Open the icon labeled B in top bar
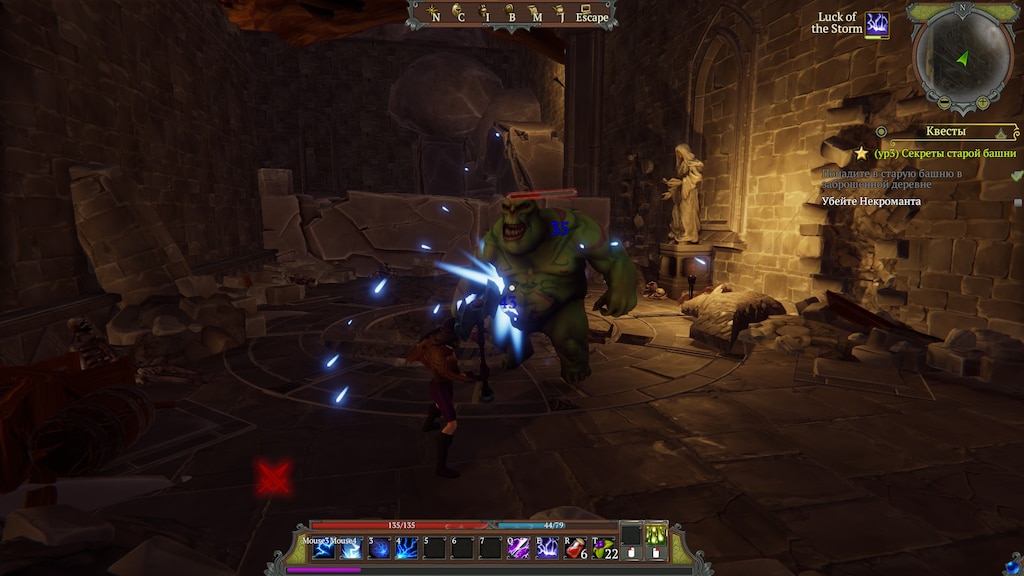Screen dimensions: 1024x576 [x=511, y=13]
